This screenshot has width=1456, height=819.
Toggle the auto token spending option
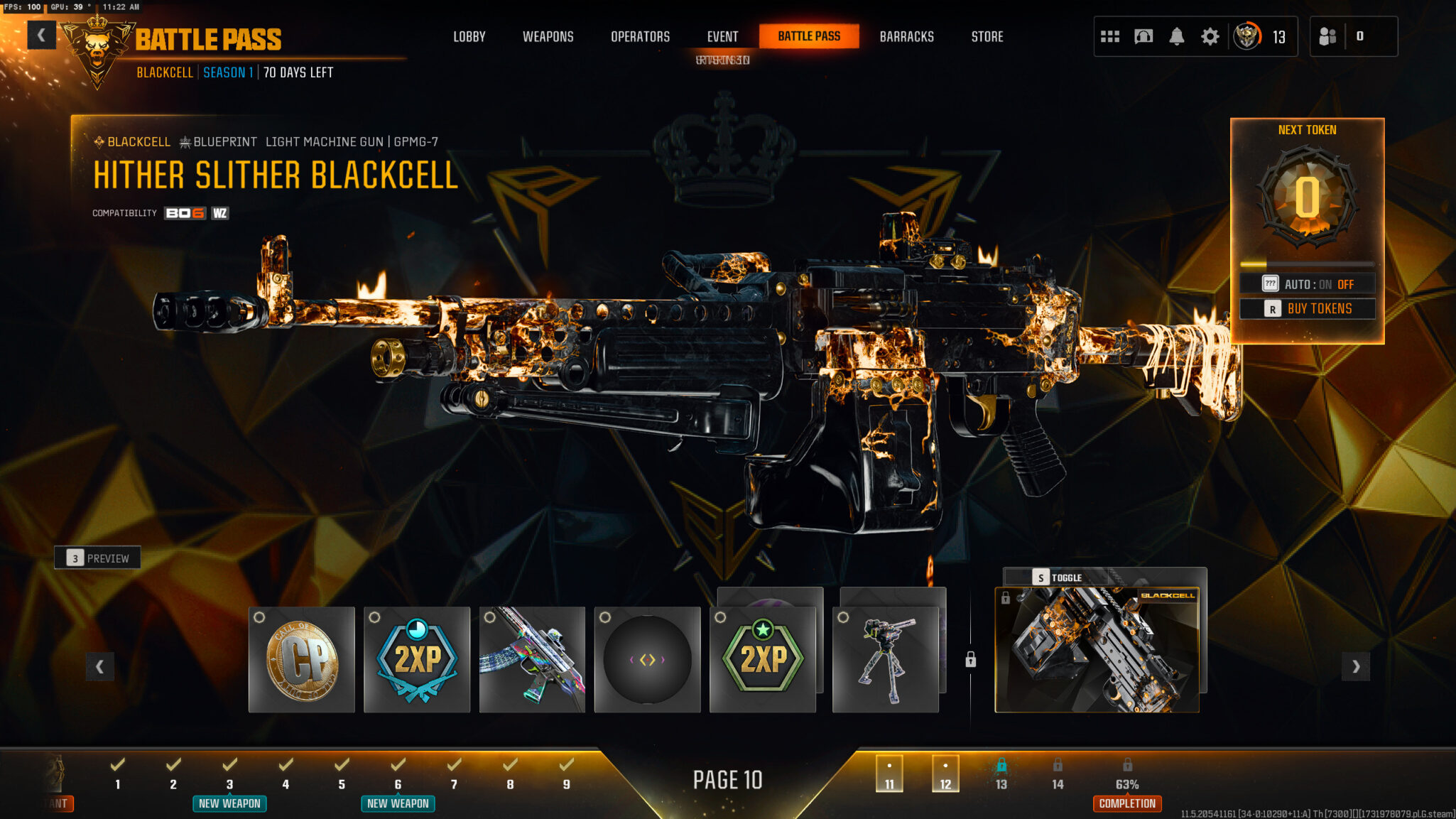tap(1308, 284)
